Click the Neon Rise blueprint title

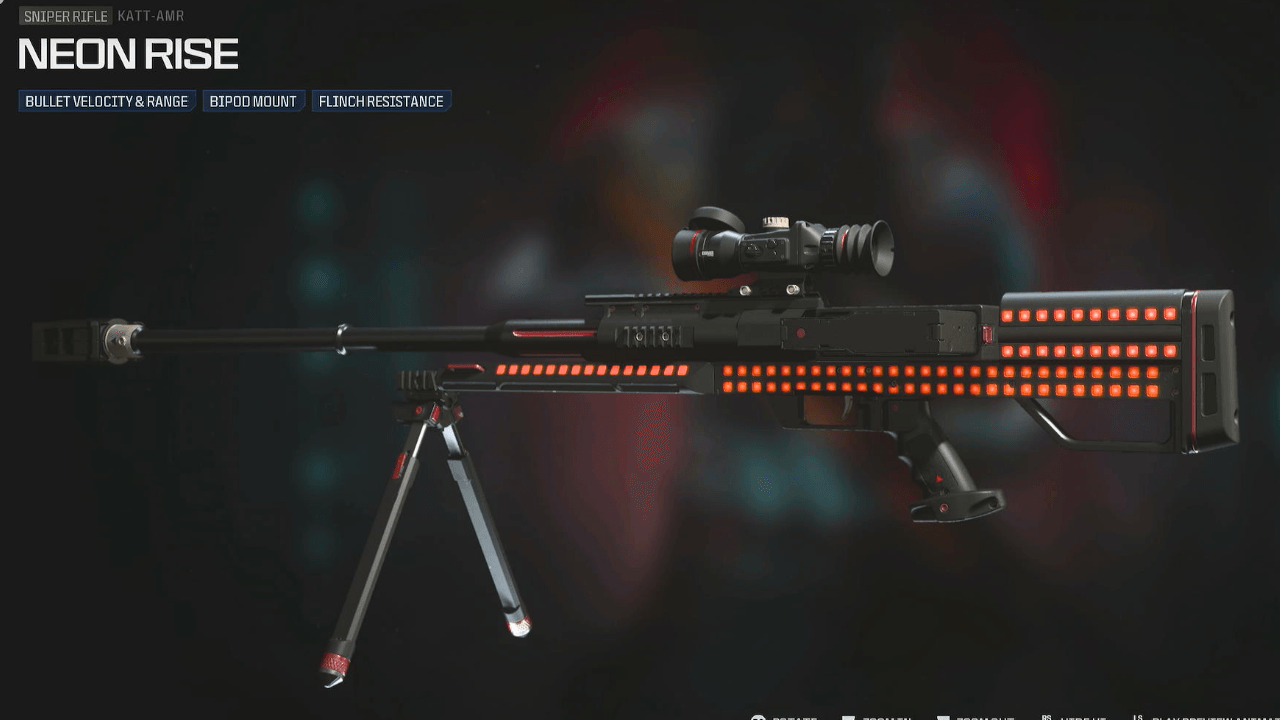[x=128, y=52]
